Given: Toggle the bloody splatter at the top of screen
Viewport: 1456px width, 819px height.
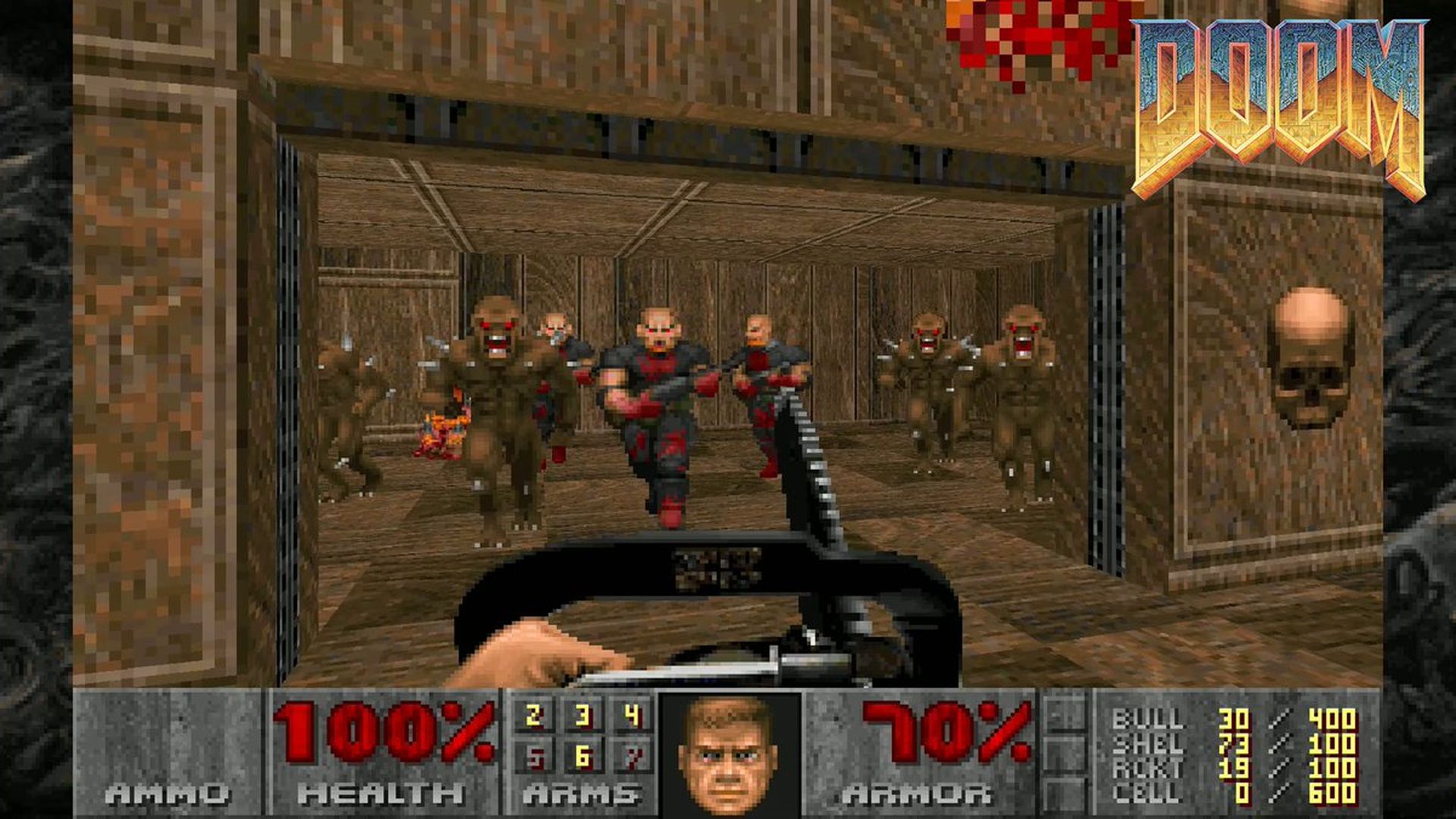Looking at the screenshot, I should [x=1039, y=34].
